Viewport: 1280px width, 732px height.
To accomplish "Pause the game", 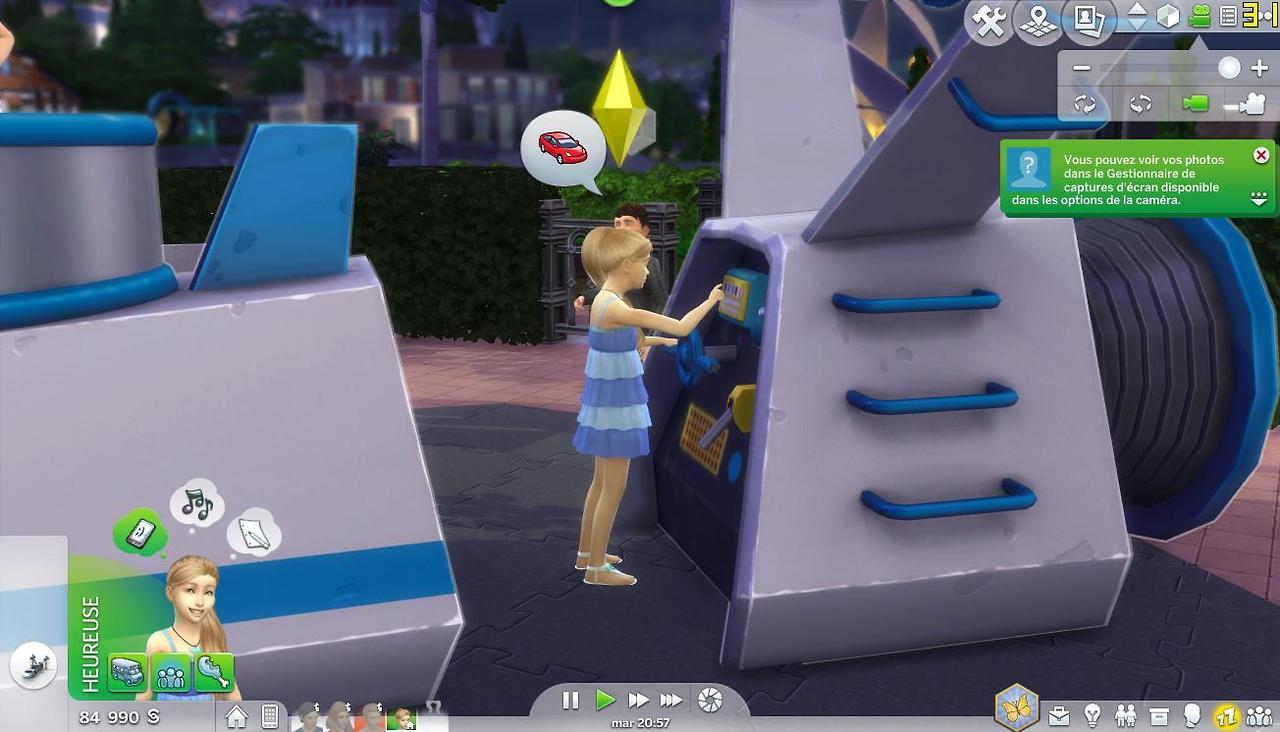I will tap(571, 700).
